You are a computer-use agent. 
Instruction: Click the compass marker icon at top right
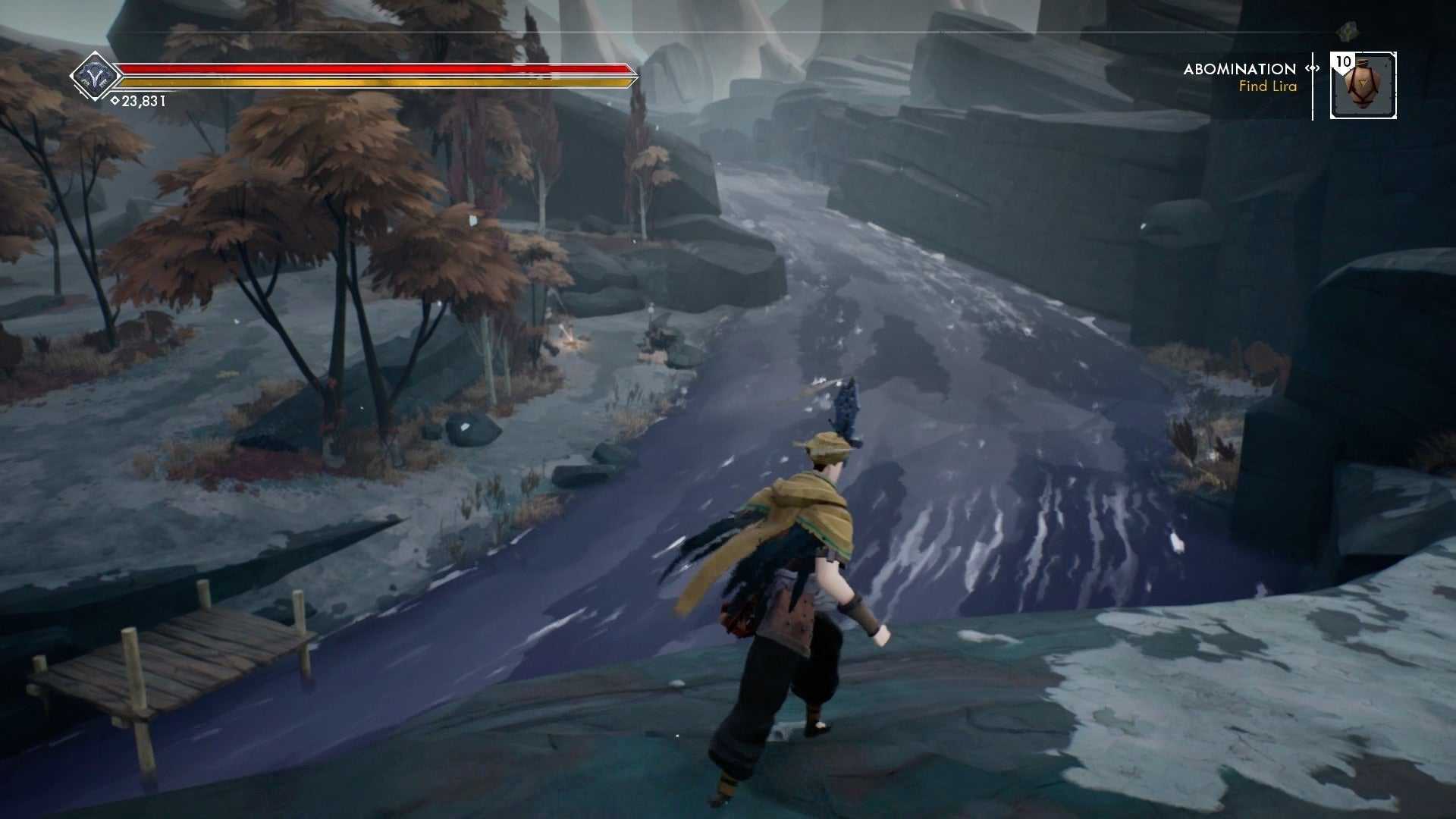point(1346,32)
